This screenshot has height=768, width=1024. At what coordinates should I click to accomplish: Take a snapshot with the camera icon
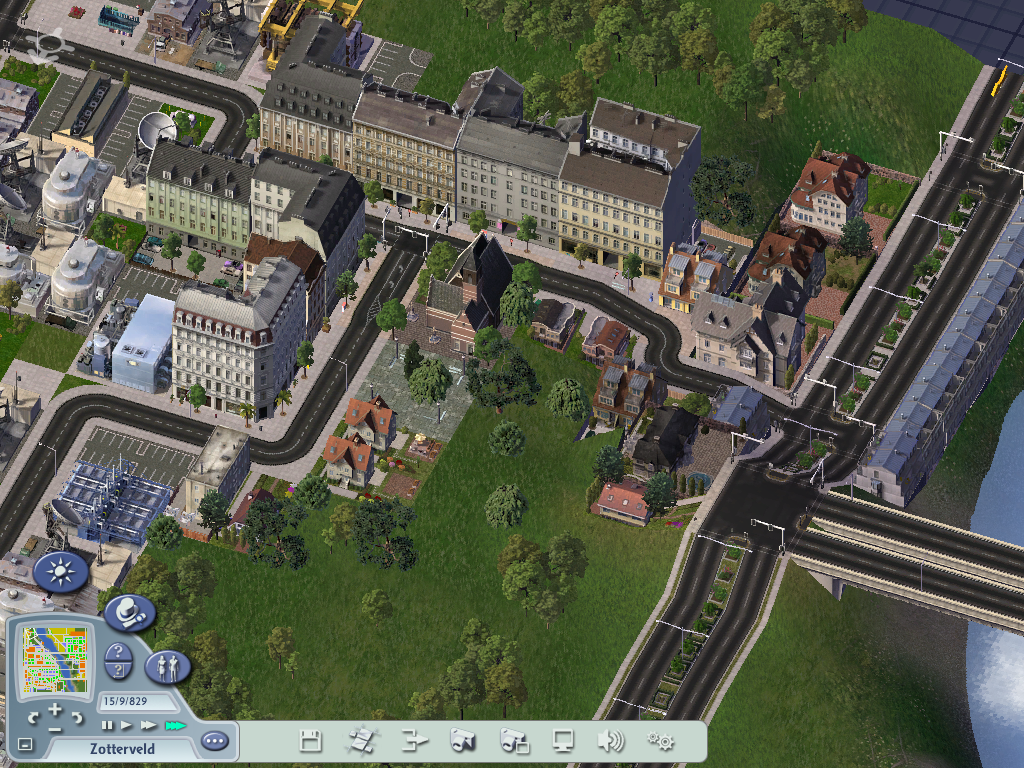(462, 741)
